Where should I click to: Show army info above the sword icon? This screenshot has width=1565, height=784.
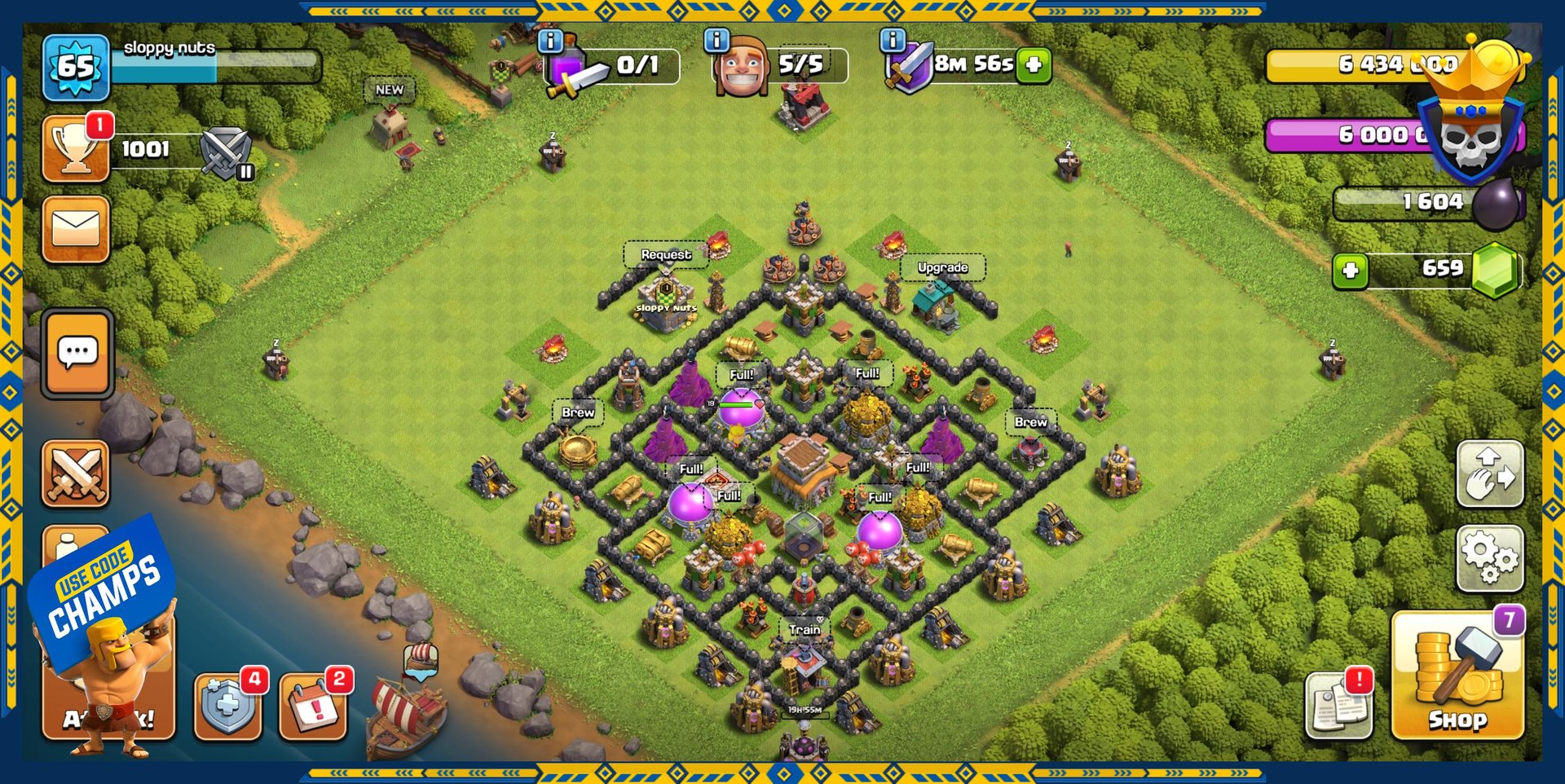point(551,41)
